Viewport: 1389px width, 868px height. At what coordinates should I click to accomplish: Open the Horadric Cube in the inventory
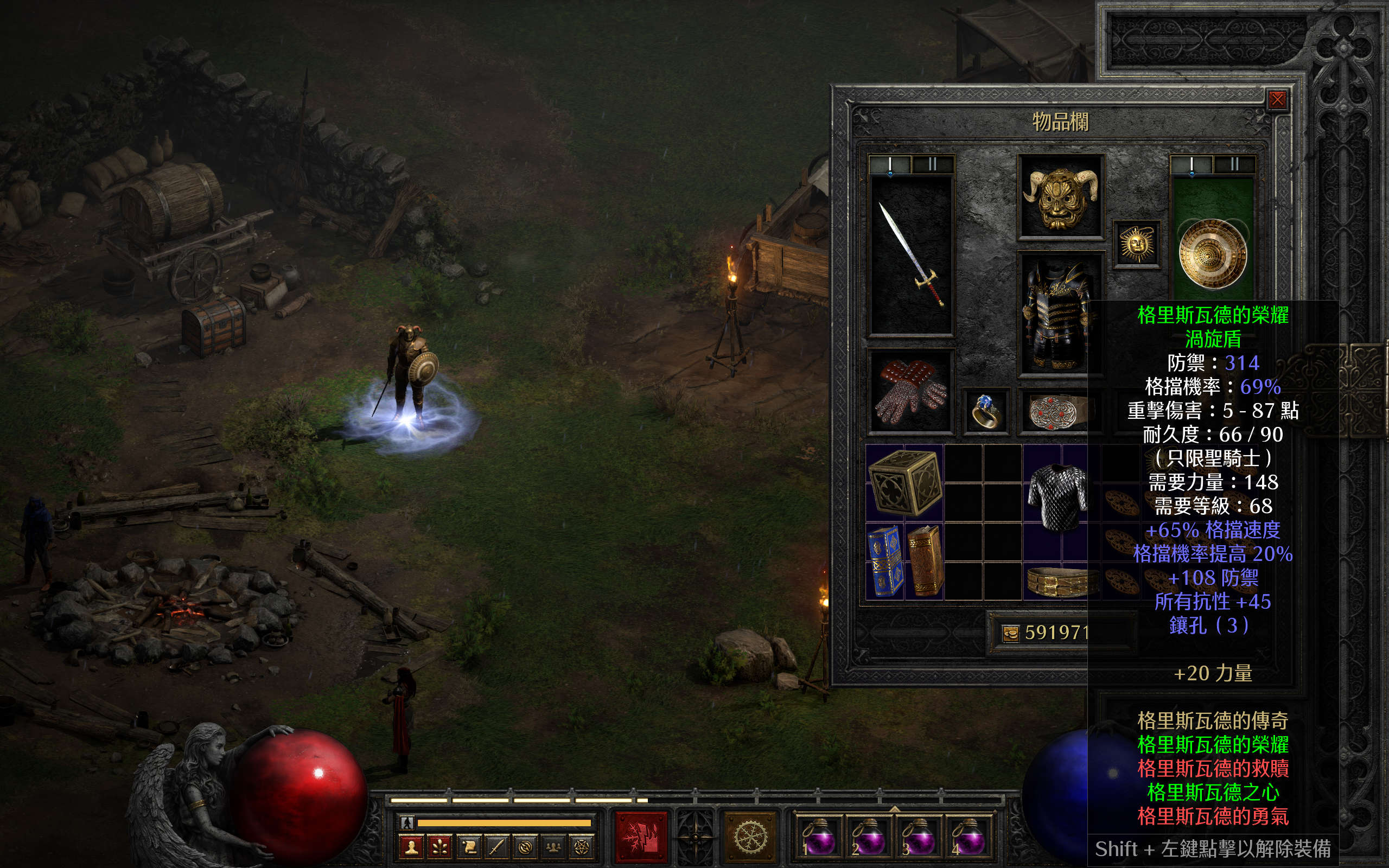(x=904, y=482)
